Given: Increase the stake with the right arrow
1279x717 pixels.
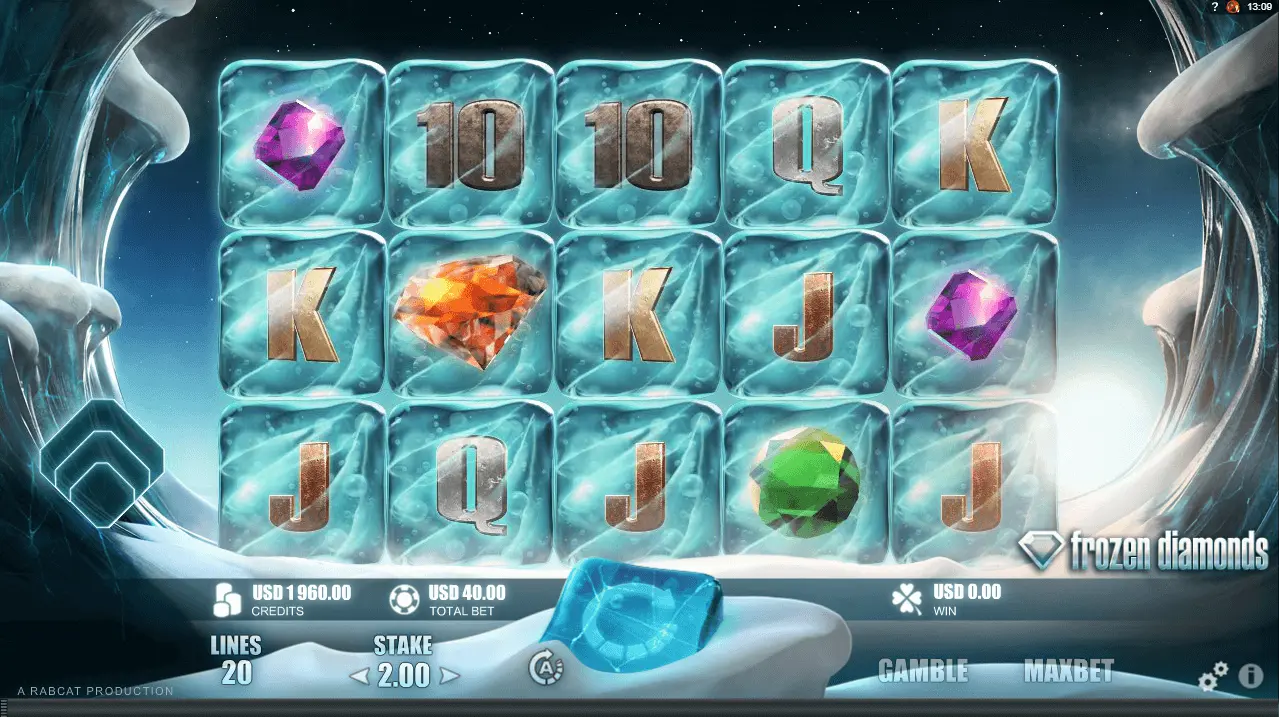Looking at the screenshot, I should pos(450,677).
